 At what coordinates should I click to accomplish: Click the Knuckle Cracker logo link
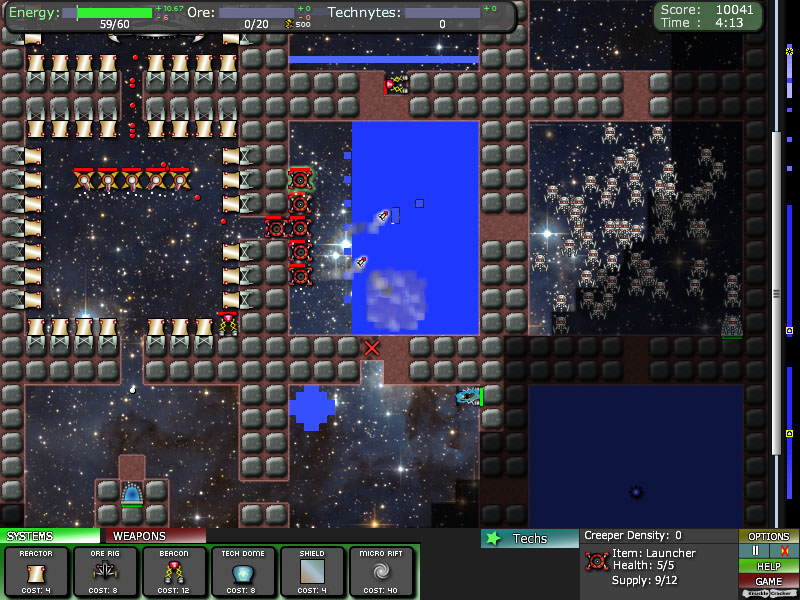coord(768,593)
